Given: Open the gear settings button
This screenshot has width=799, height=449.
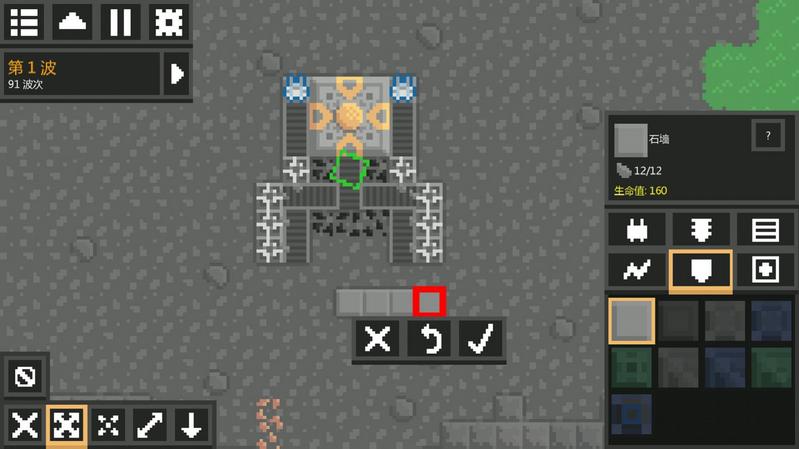Looking at the screenshot, I should coord(168,22).
